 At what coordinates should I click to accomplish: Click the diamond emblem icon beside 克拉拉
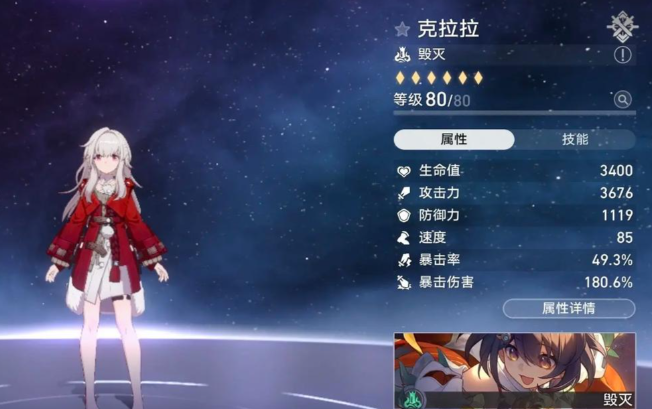pos(621,27)
